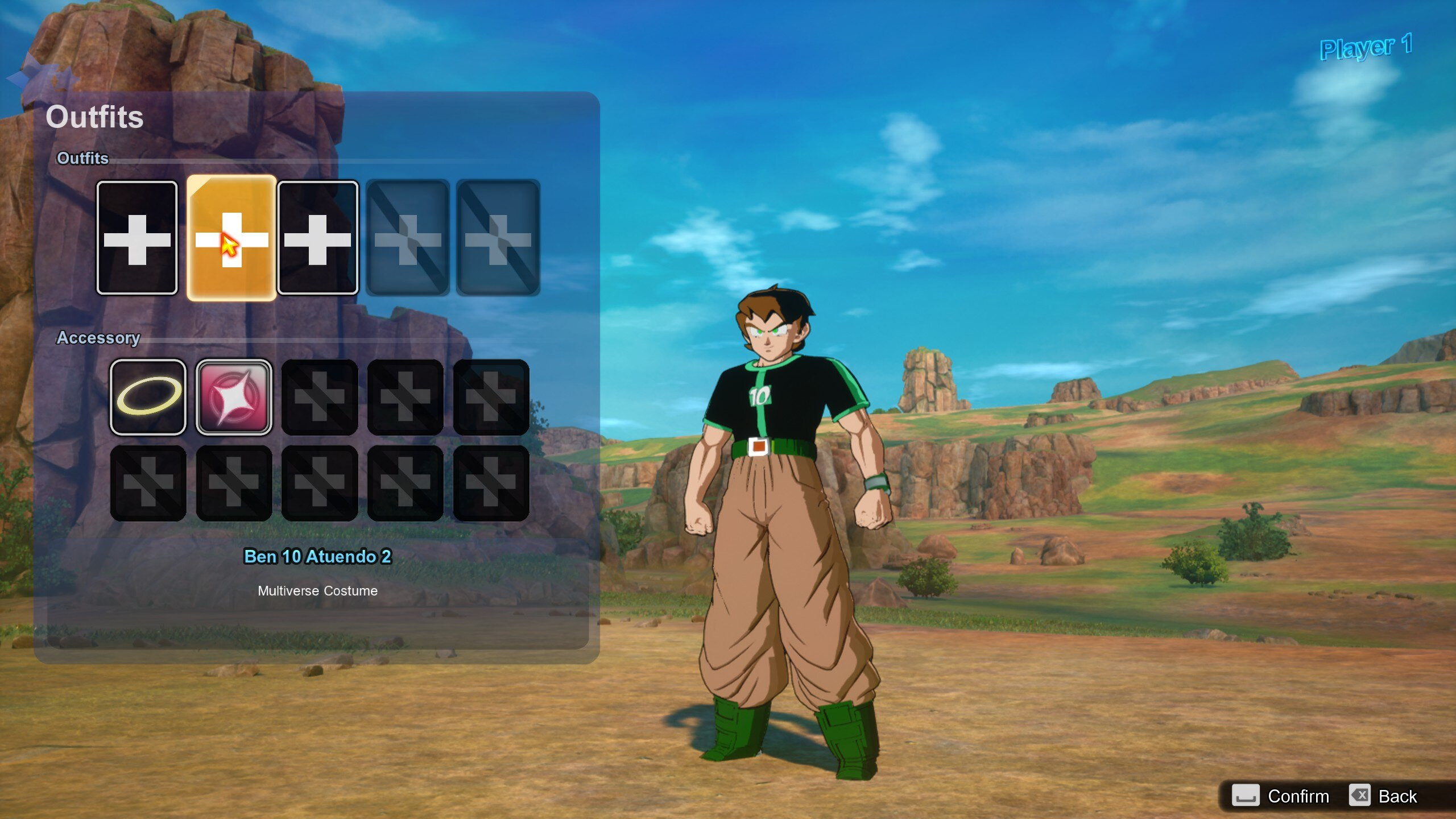Open the Outfits panel title
The height and width of the screenshot is (819, 1456).
(94, 117)
